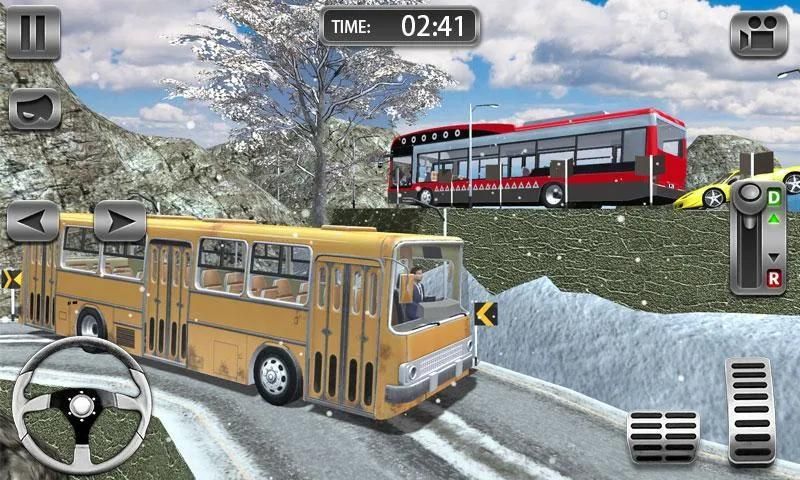
Task: Shift gear to Reverse (R)
Action: [x=773, y=276]
